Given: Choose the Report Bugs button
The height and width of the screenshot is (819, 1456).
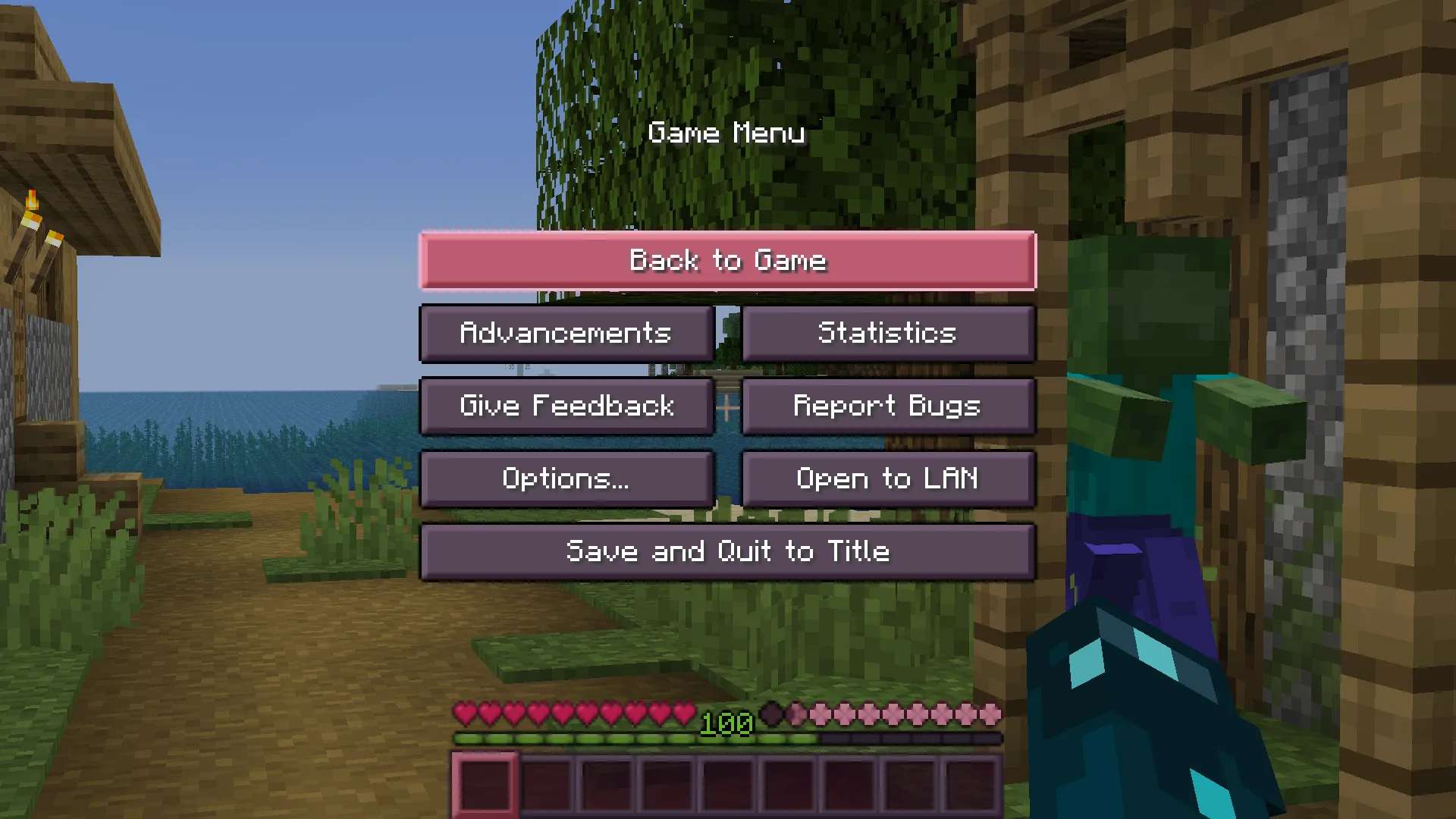Looking at the screenshot, I should click(x=888, y=406).
